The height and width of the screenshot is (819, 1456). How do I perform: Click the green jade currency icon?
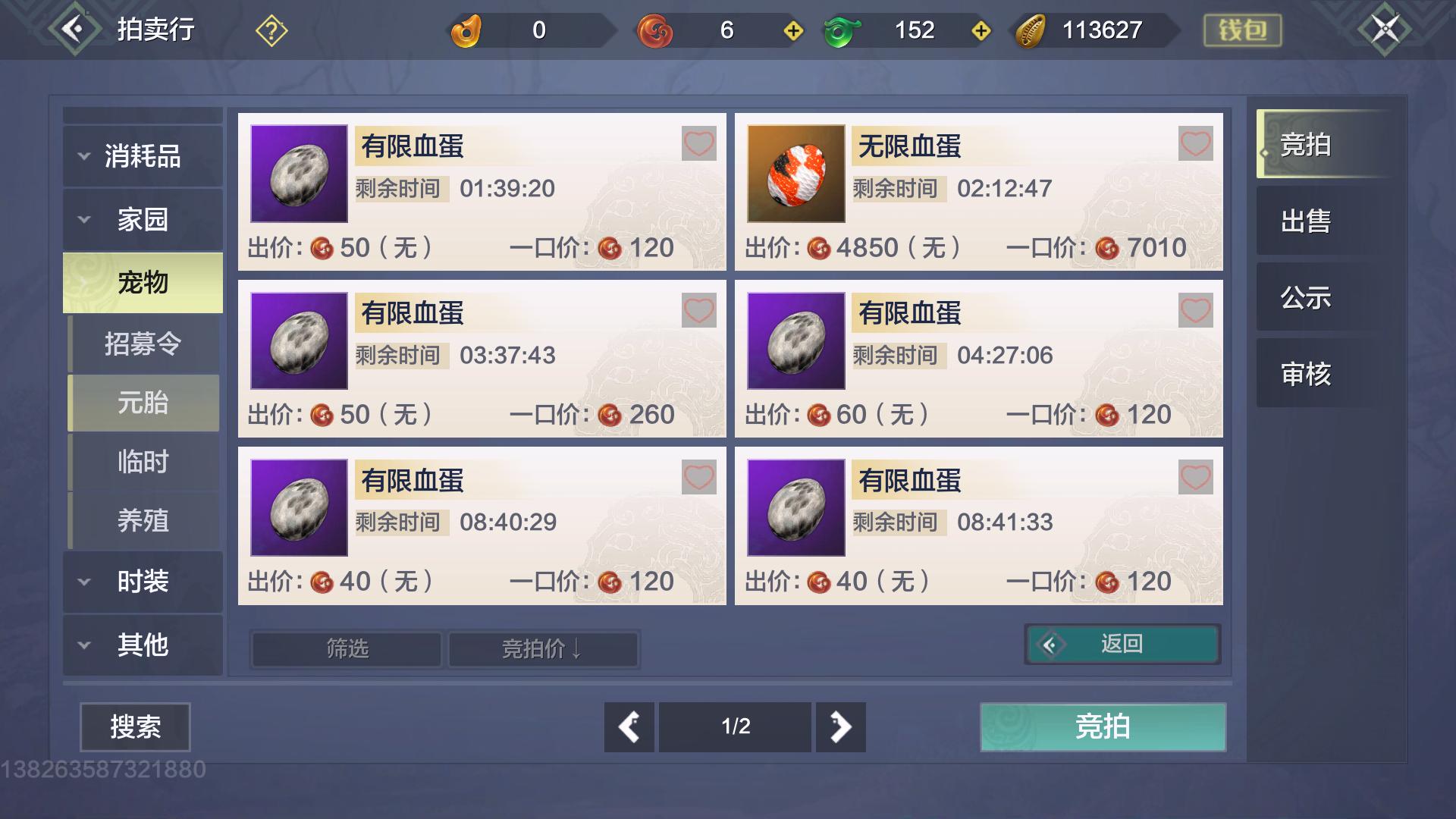click(841, 30)
